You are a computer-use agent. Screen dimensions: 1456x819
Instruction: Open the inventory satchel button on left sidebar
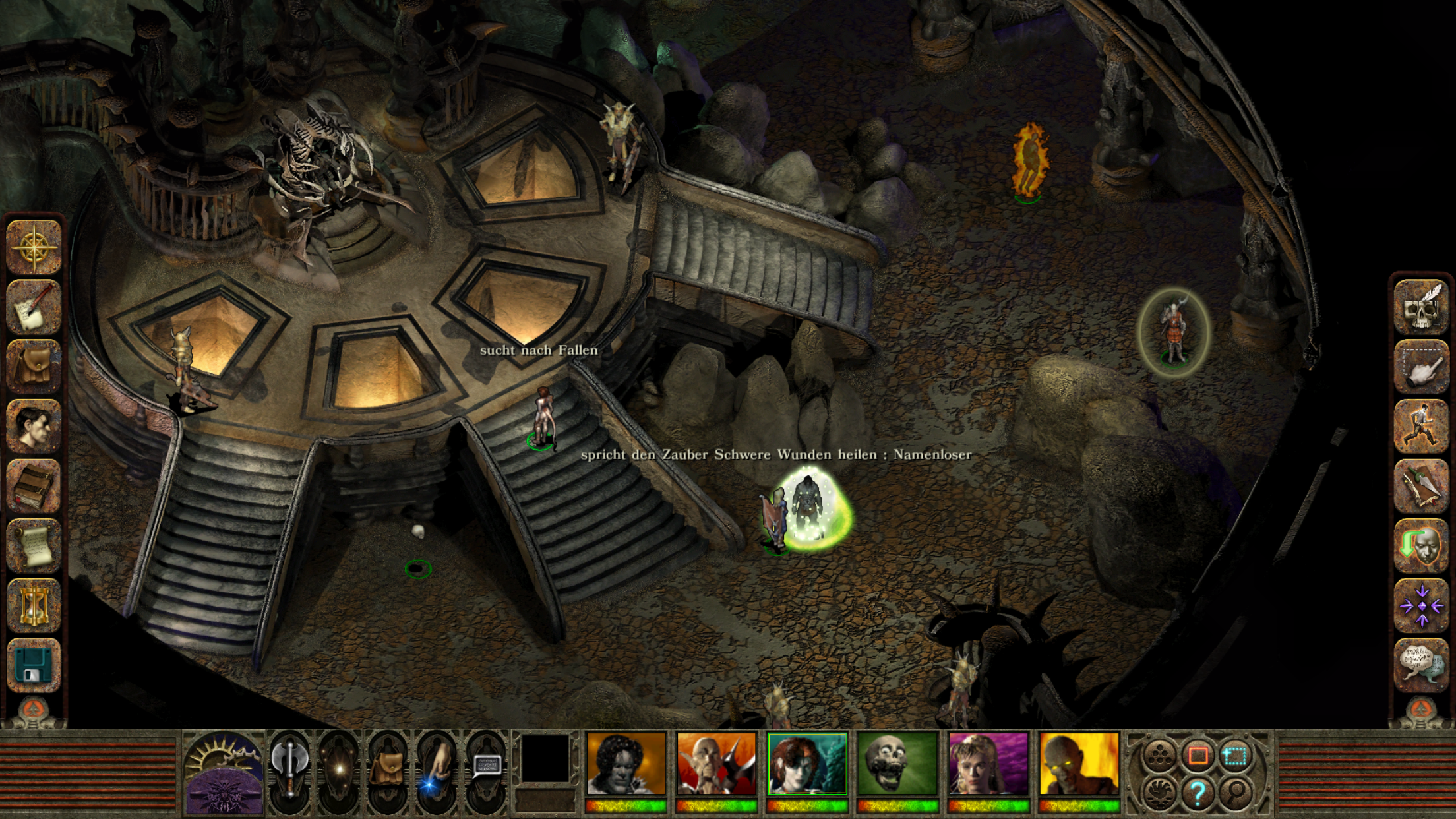click(34, 367)
